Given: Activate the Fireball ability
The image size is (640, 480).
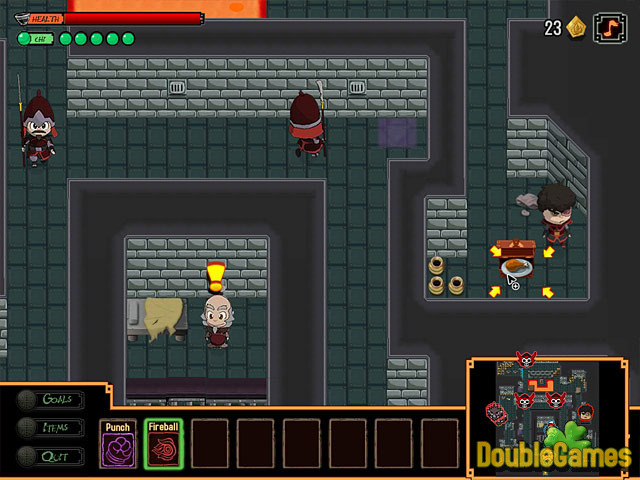Looking at the screenshot, I should point(163,443).
